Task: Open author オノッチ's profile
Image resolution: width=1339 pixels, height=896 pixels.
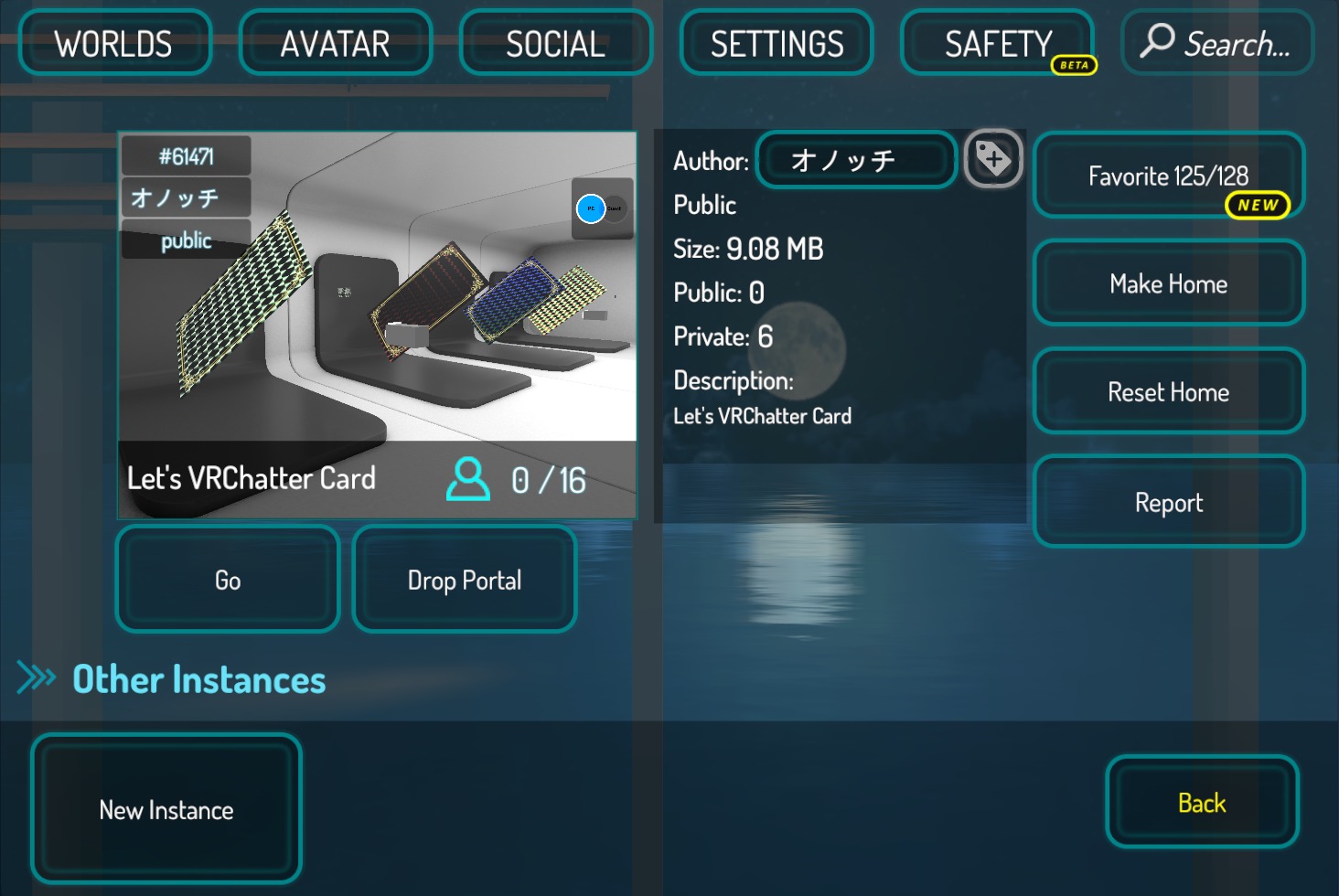Action: pos(854,159)
